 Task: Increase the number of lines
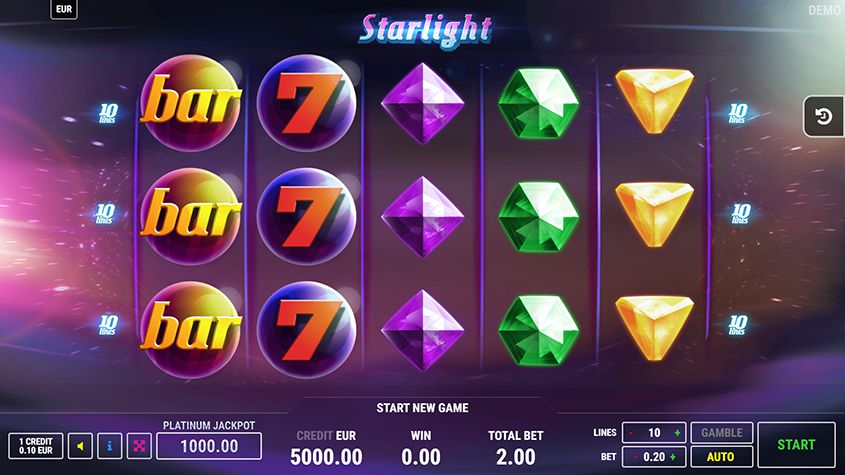(677, 433)
